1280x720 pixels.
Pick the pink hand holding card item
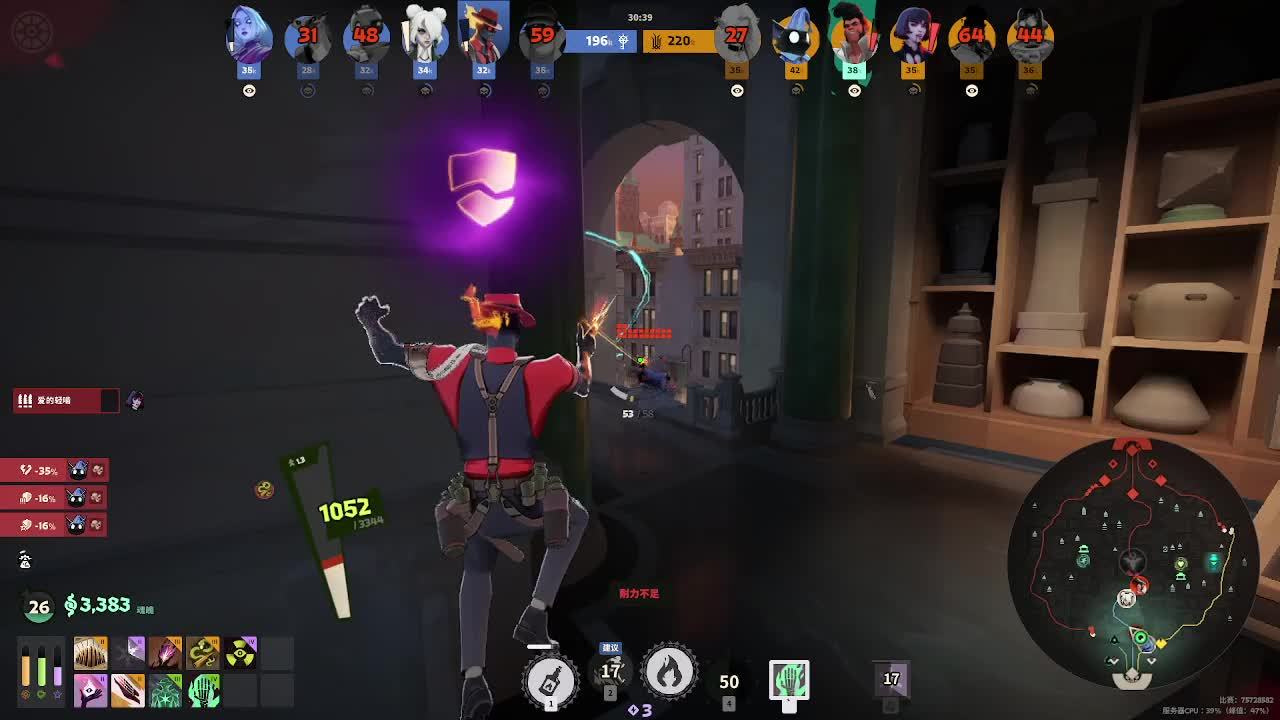tap(90, 690)
